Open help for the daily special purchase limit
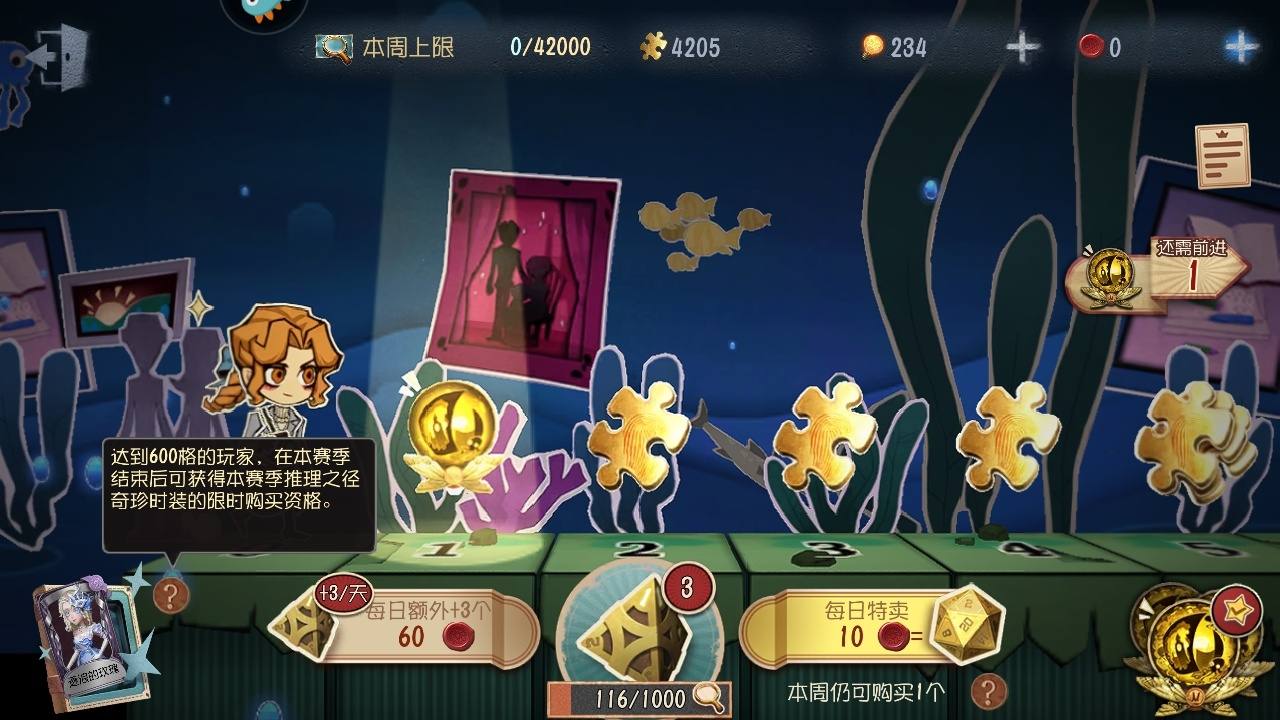Screen dimensions: 1280x720 (x=988, y=691)
